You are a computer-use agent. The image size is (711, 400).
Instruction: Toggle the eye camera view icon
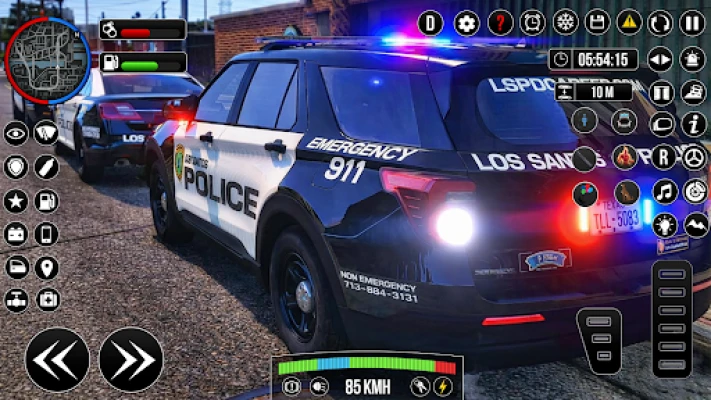[16, 133]
